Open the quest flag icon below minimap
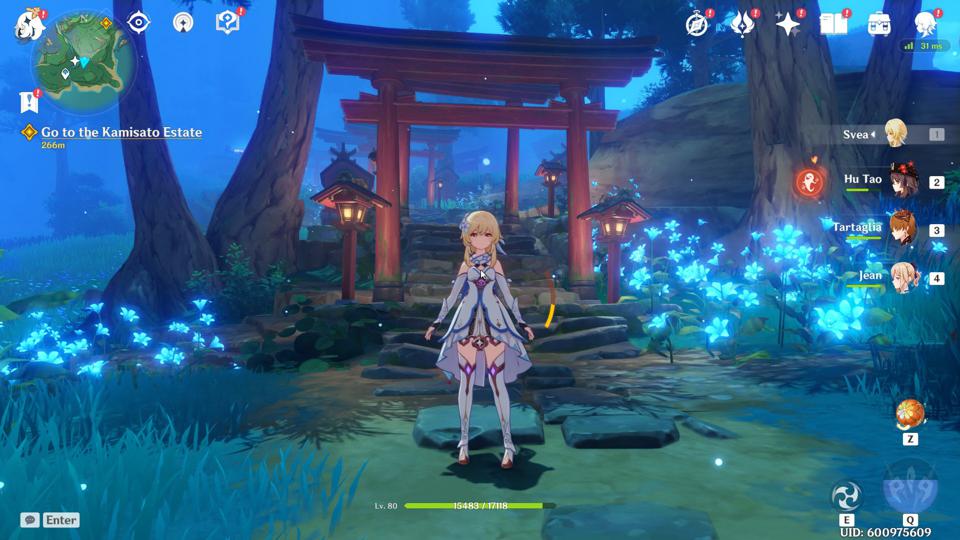 coord(29,101)
